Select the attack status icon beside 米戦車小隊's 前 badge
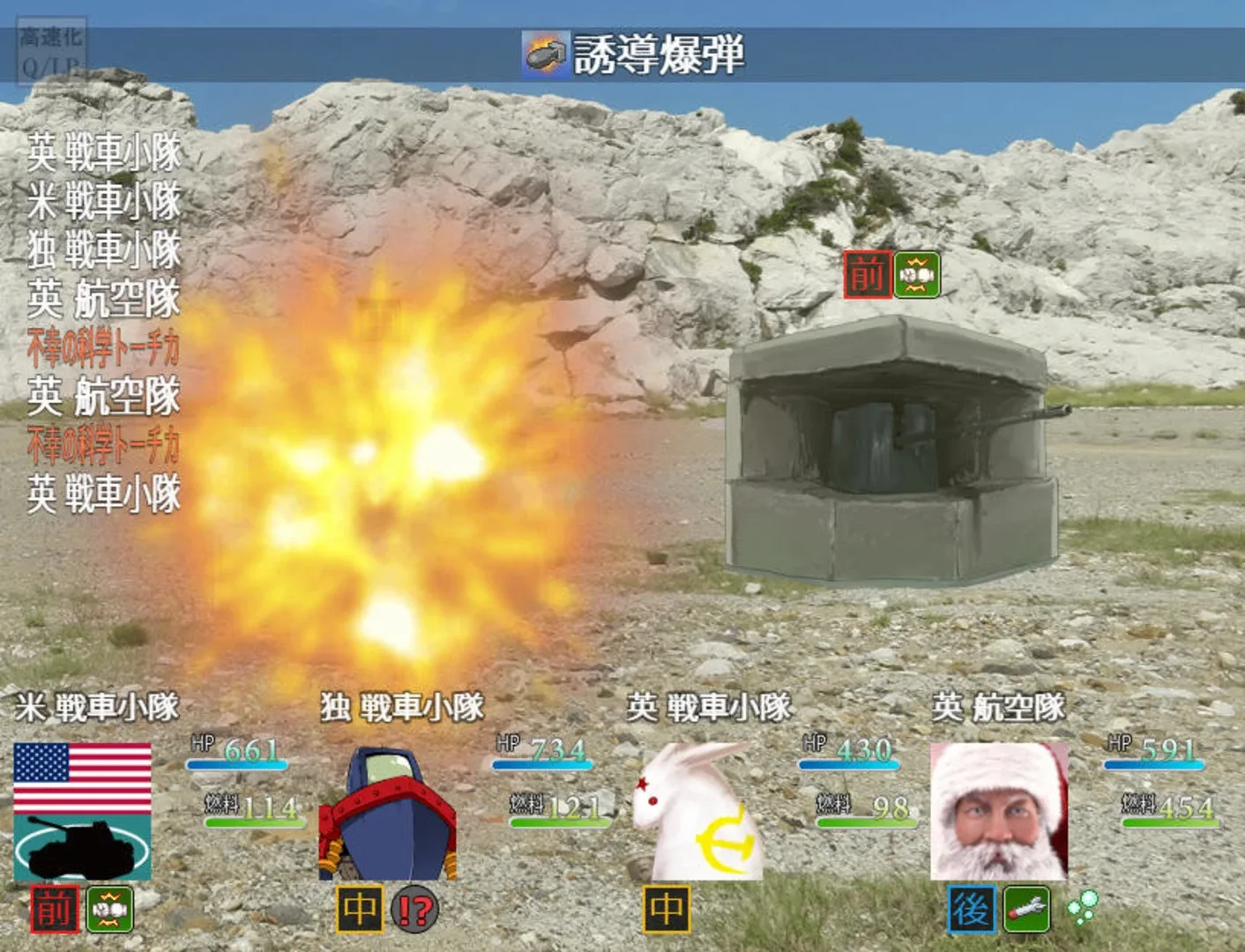The width and height of the screenshot is (1245, 952). click(x=108, y=908)
